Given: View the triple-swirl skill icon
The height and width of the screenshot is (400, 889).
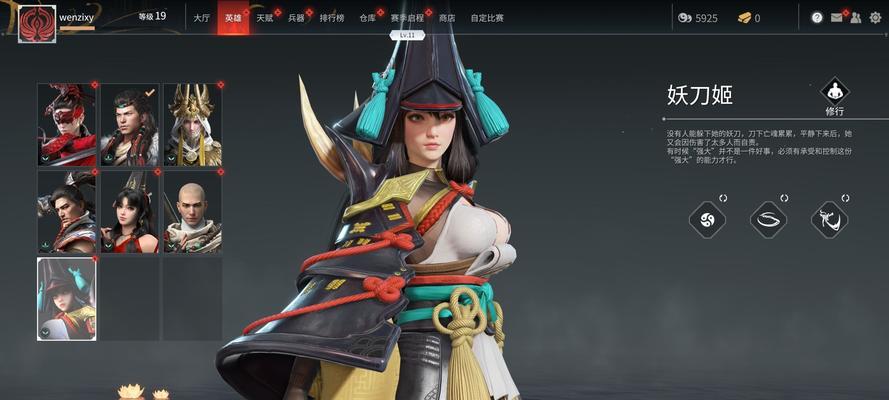Looking at the screenshot, I should [x=708, y=219].
